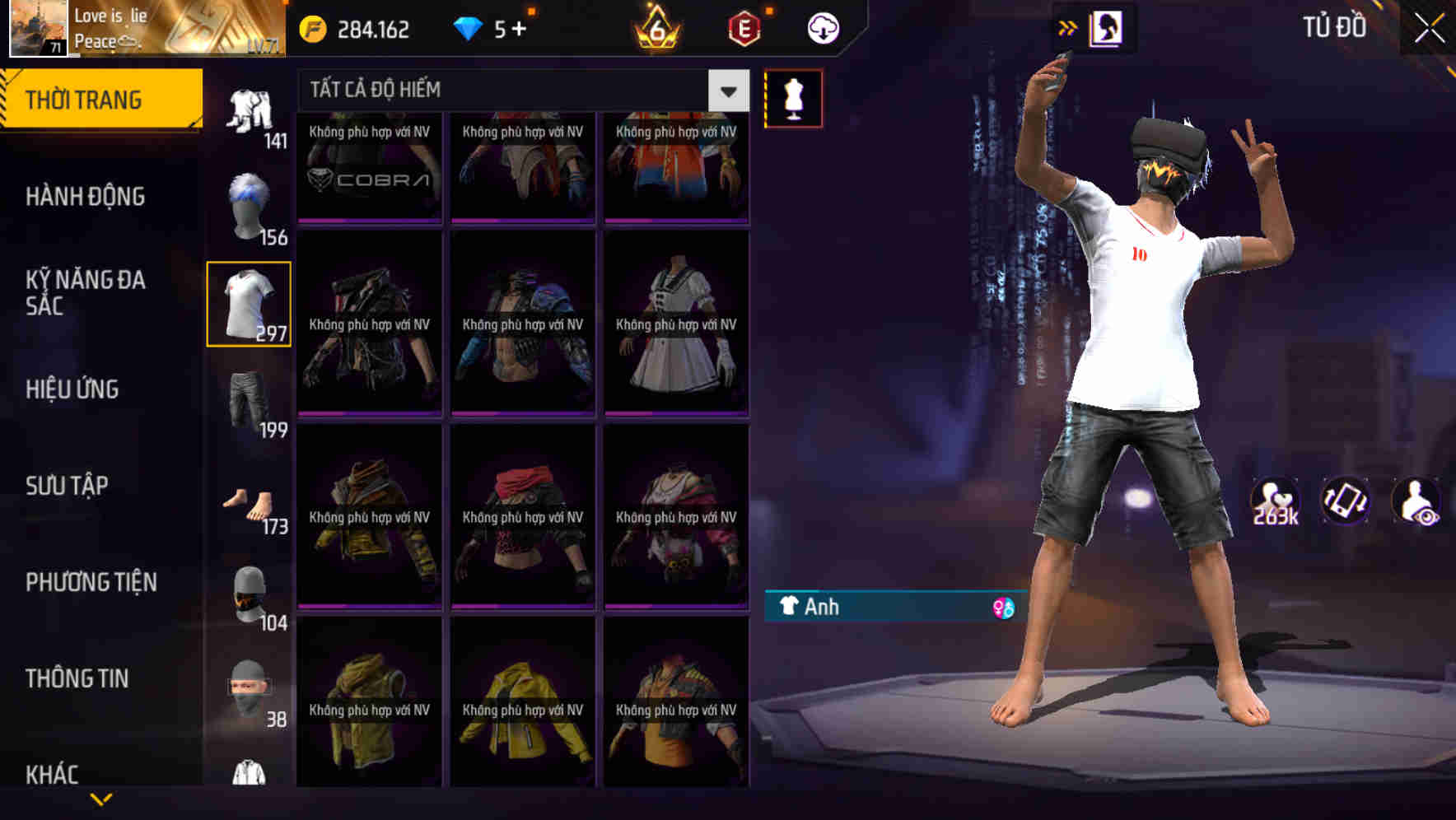
Task: Collapse the panel using the yellow double-arrow toggle
Action: point(1067,26)
